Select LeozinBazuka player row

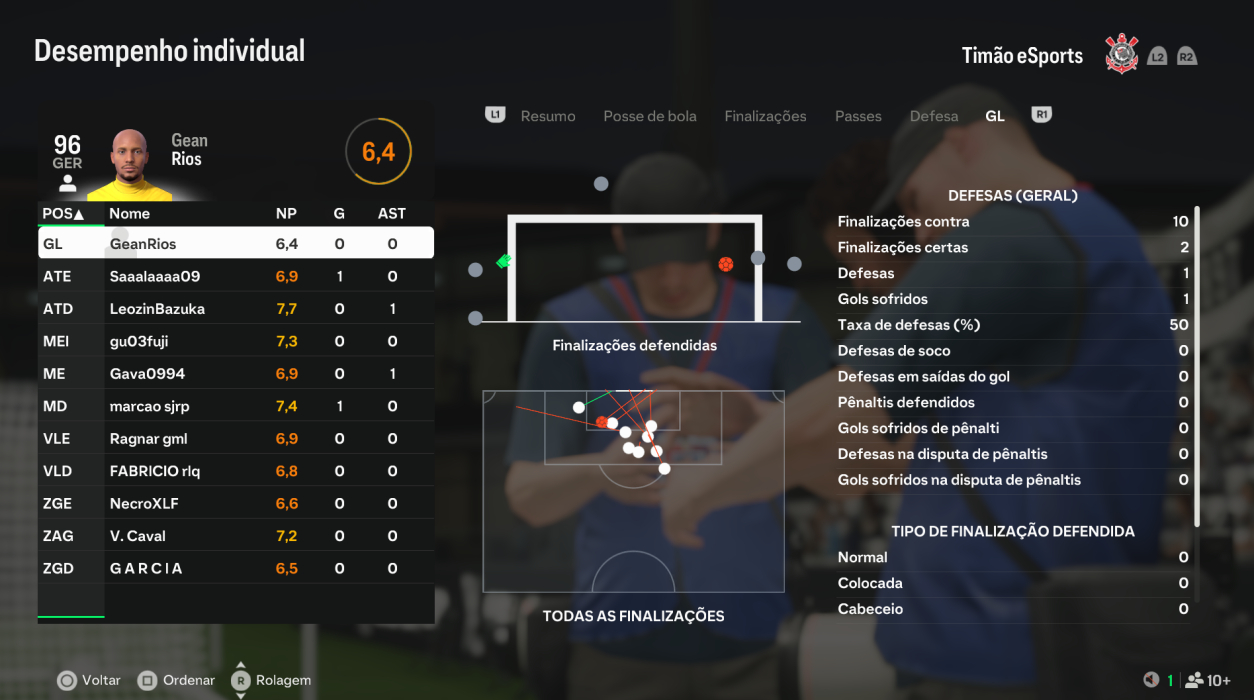coord(236,309)
